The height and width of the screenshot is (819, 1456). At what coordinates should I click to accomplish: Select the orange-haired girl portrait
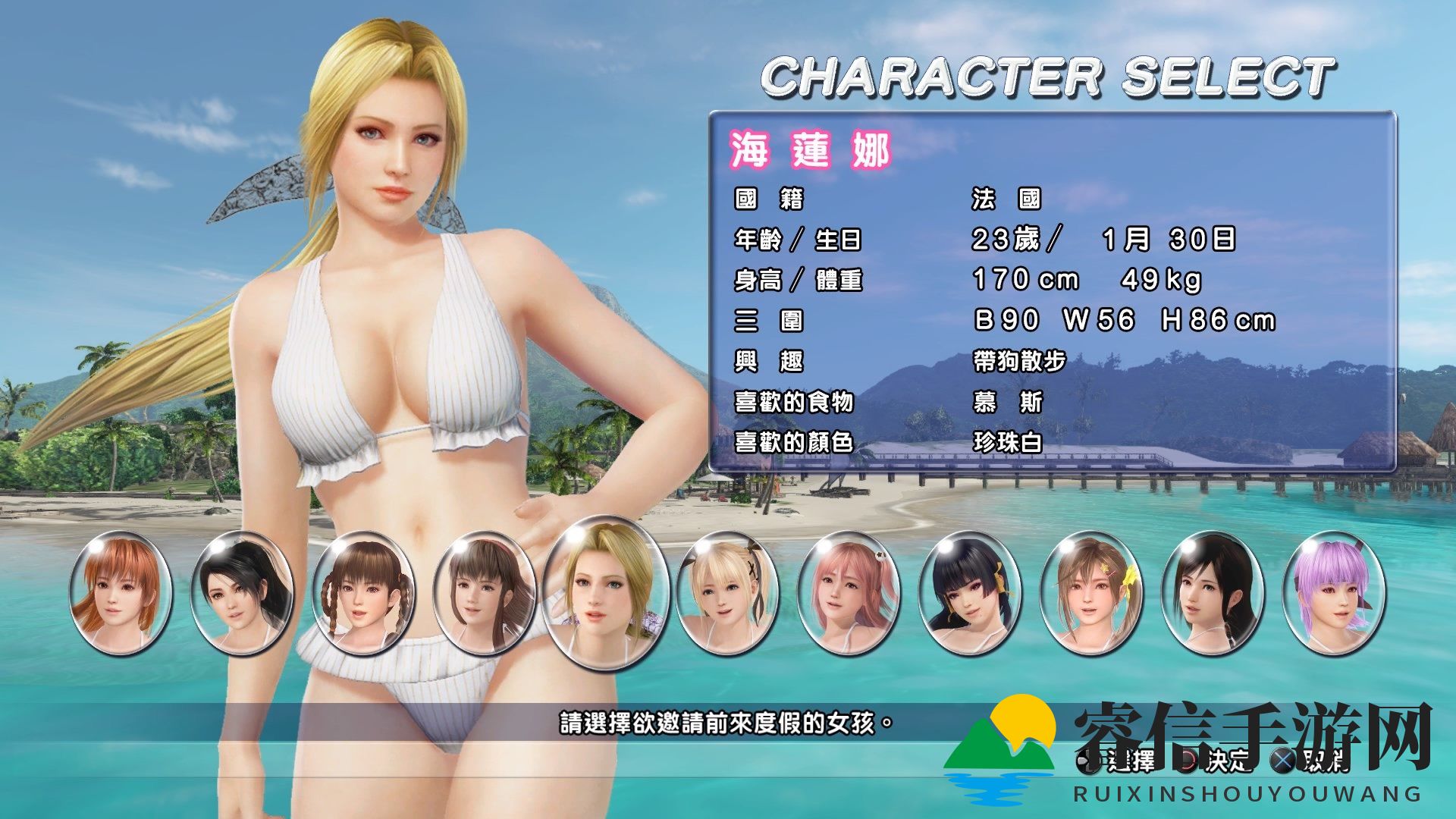point(121,593)
